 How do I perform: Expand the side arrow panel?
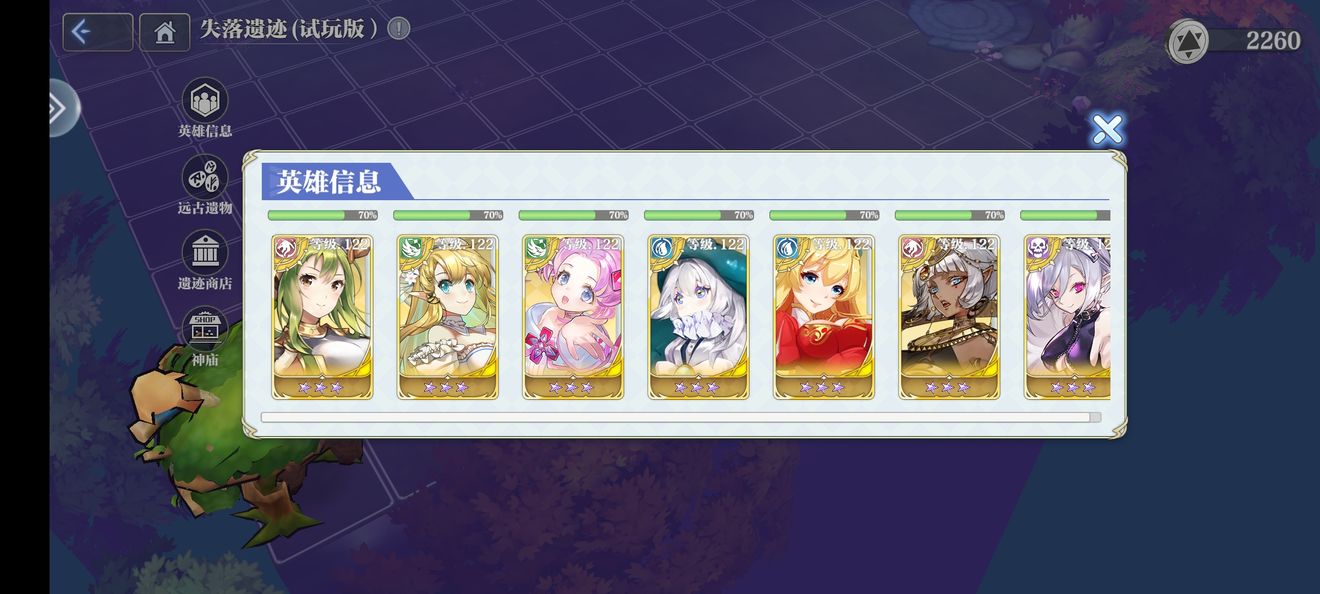click(x=60, y=108)
